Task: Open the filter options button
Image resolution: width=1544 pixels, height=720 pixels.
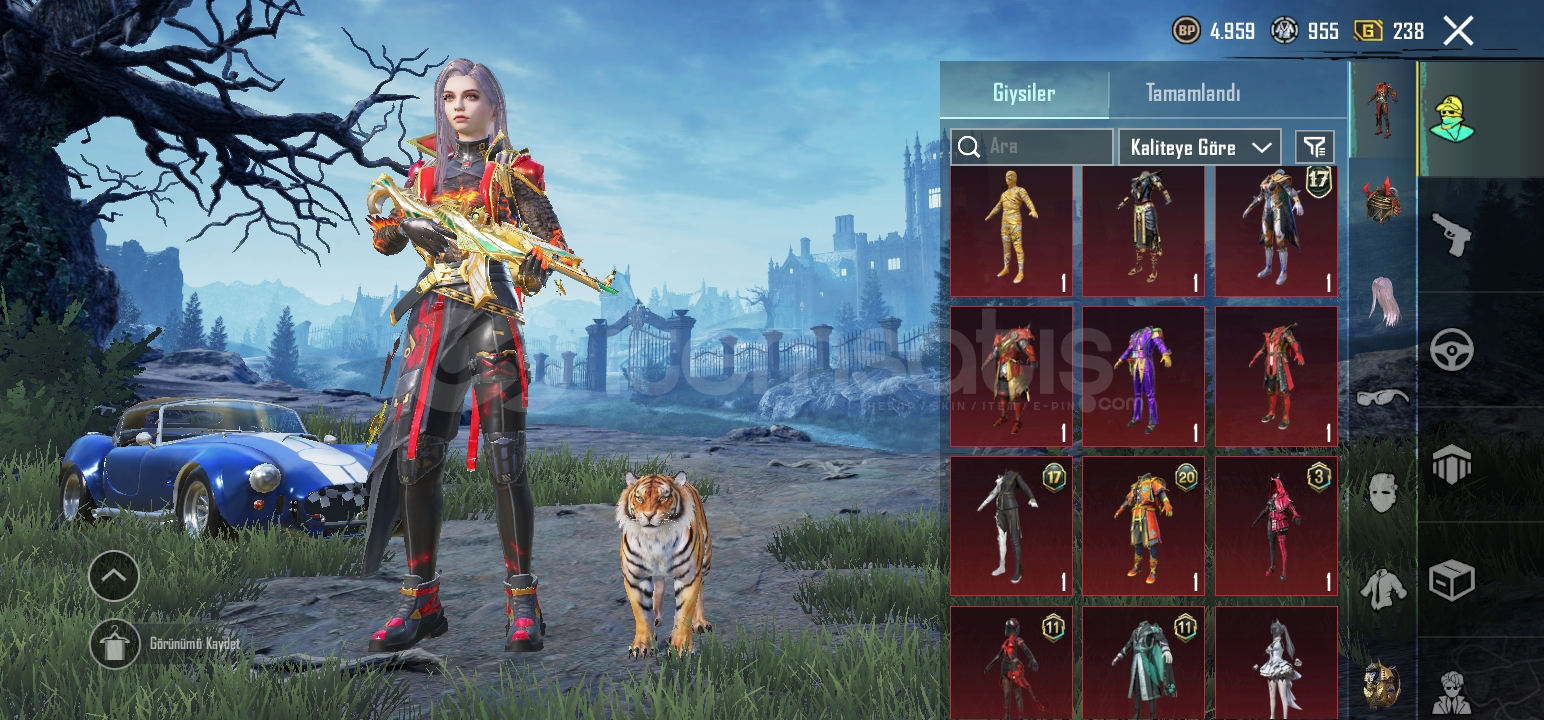Action: pos(1314,147)
